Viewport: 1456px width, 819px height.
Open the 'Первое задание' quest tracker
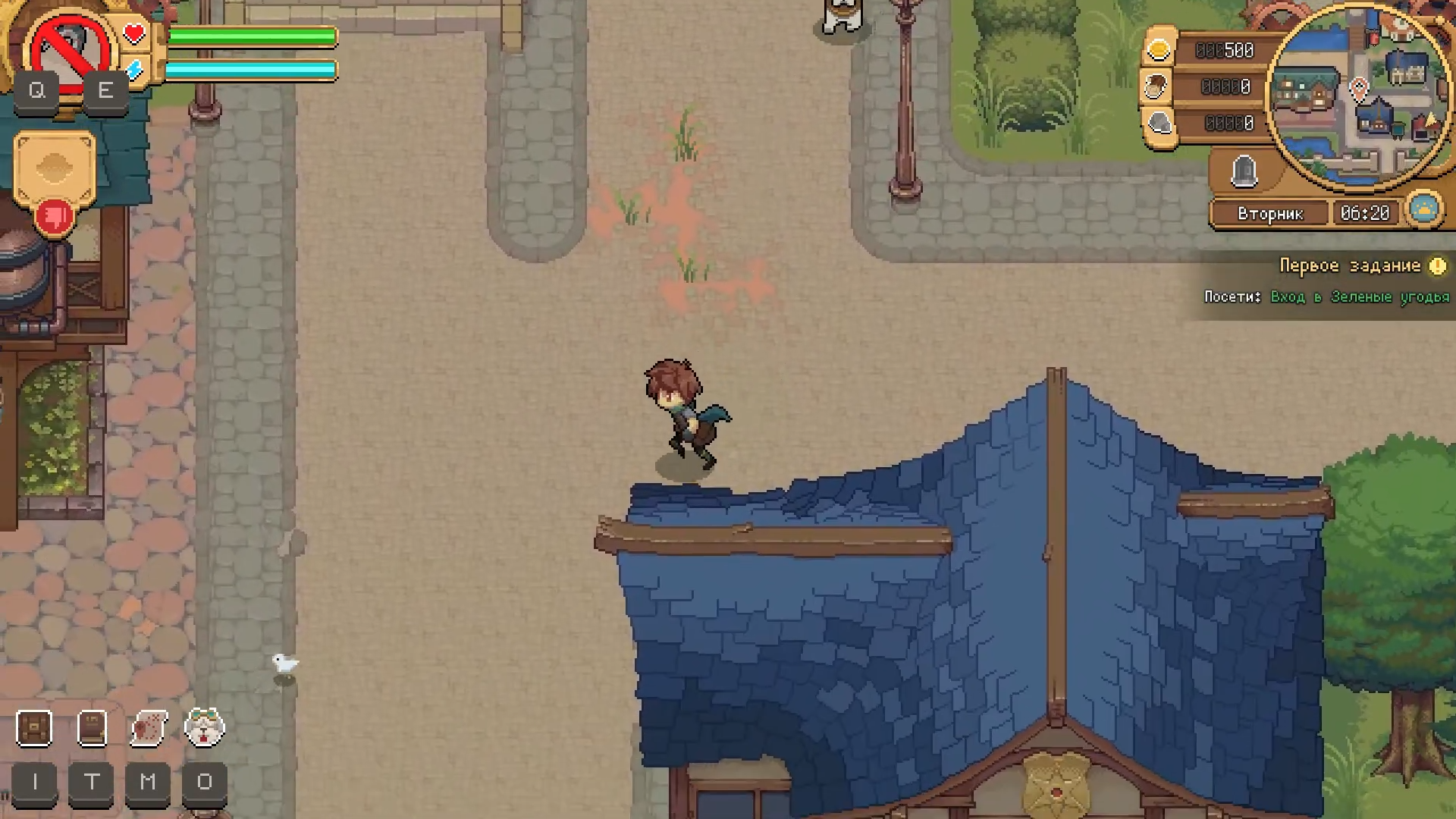(1350, 265)
